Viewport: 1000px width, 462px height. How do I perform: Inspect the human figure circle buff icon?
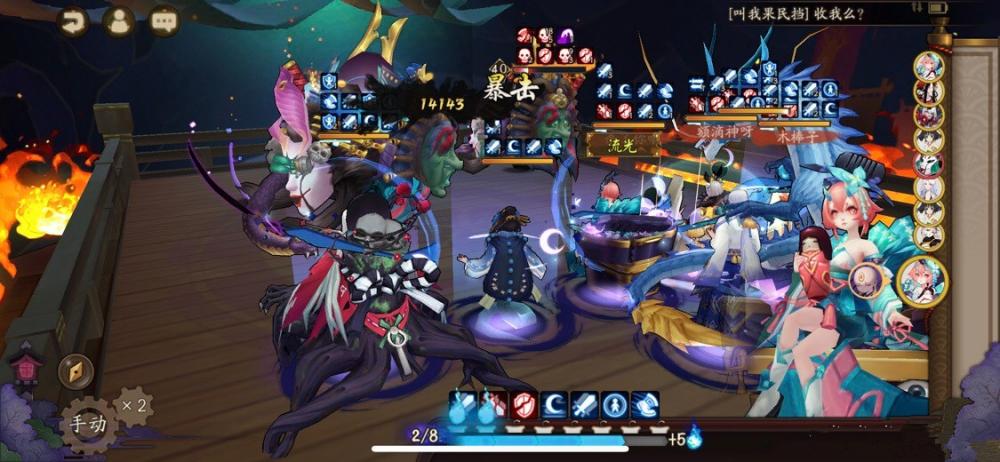[615, 405]
